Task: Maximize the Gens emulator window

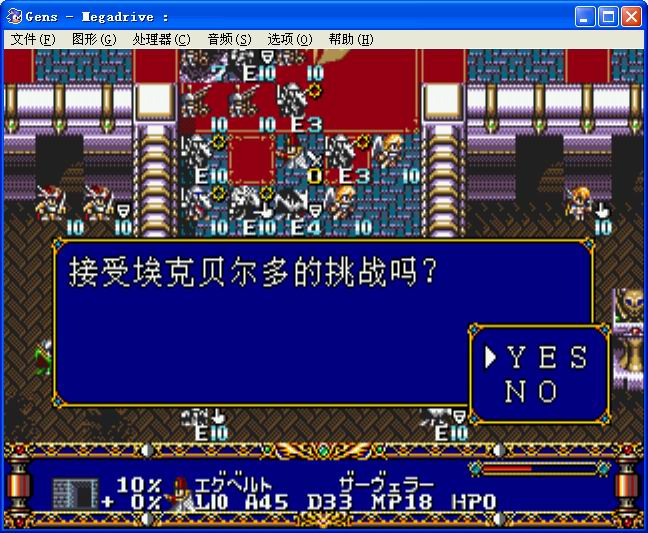Action: [608, 16]
